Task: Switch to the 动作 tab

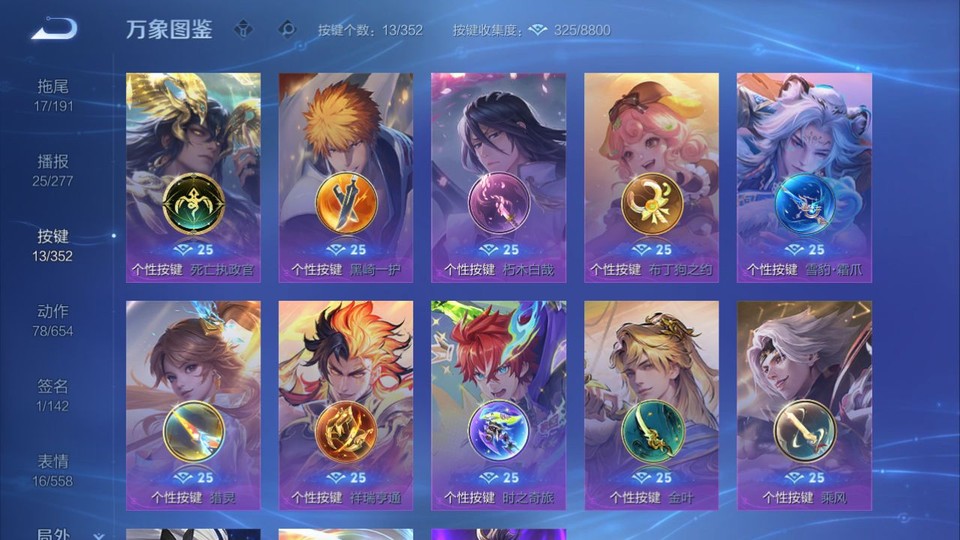Action: [54, 320]
